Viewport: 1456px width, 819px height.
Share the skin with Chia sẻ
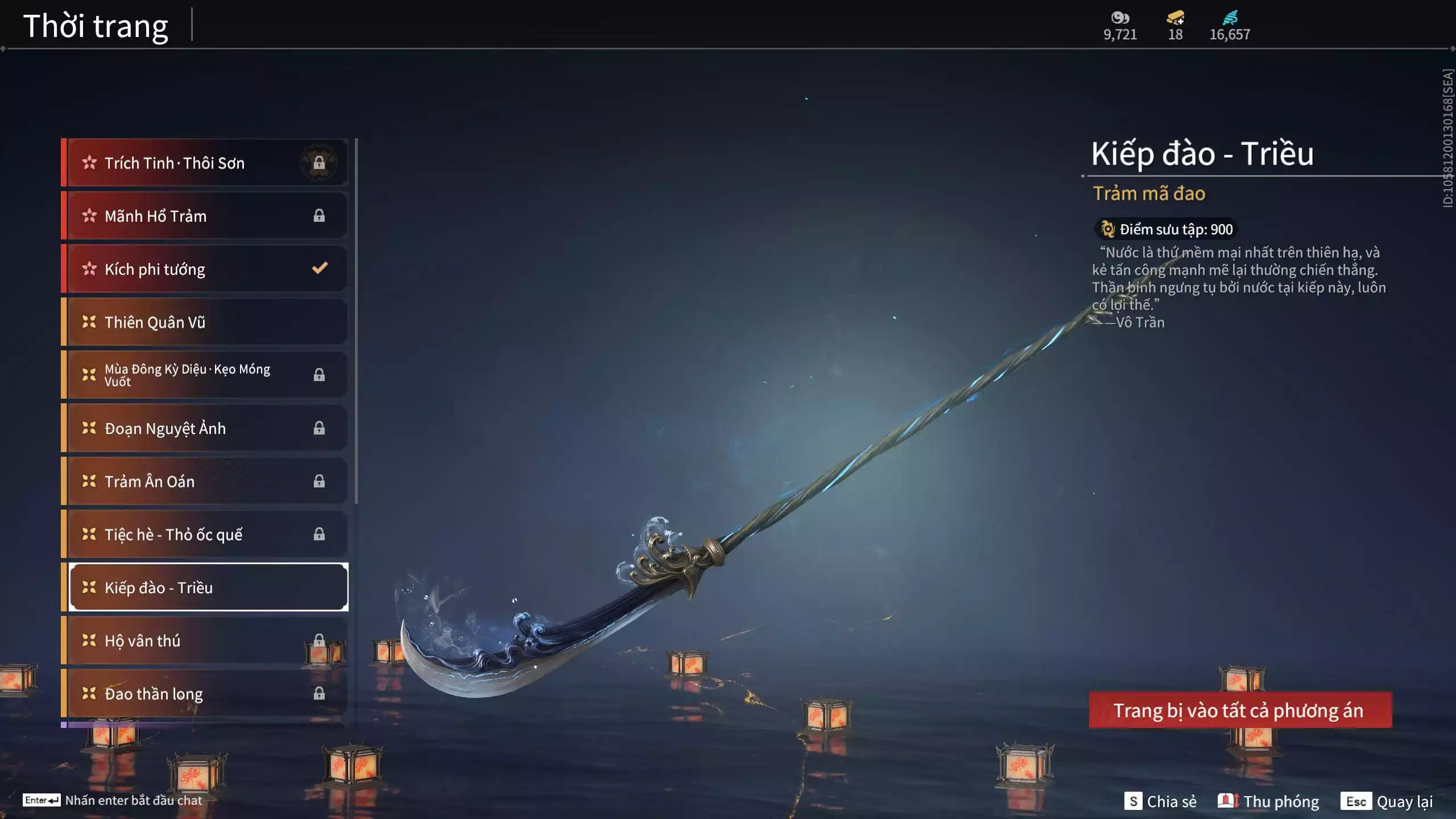[x=1161, y=801]
